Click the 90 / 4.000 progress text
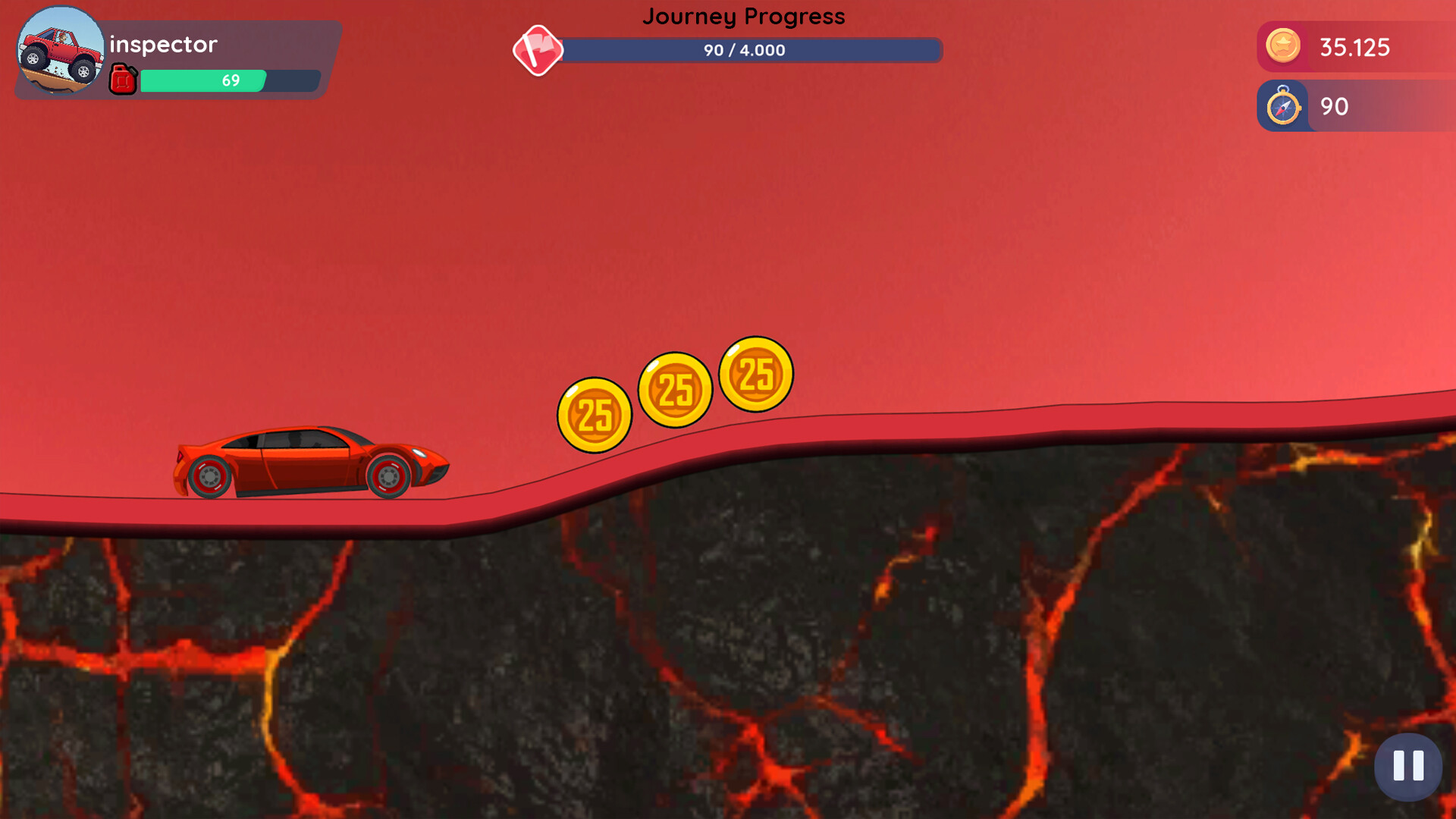The width and height of the screenshot is (1456, 819). 745,50
